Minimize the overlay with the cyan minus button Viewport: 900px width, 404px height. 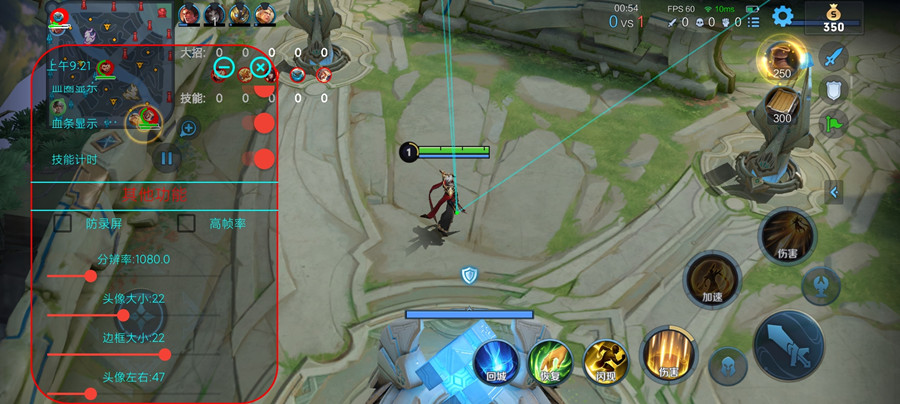[x=224, y=68]
